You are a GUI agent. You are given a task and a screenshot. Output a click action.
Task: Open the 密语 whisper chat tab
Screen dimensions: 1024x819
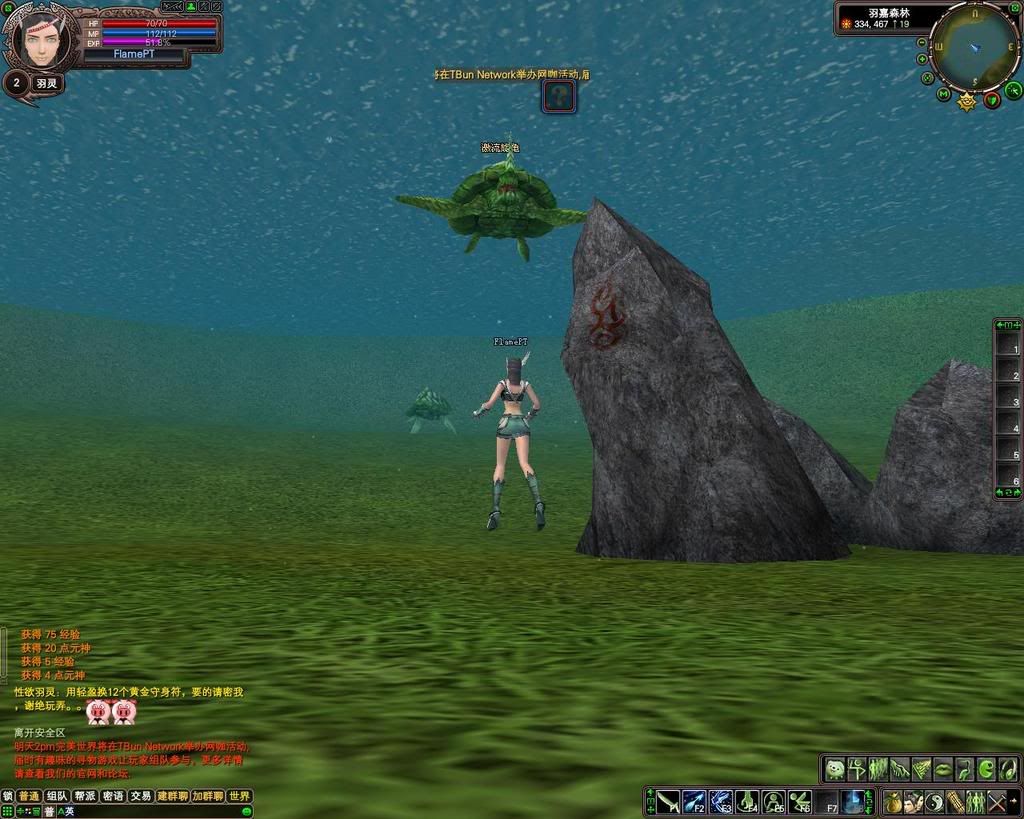click(x=113, y=796)
